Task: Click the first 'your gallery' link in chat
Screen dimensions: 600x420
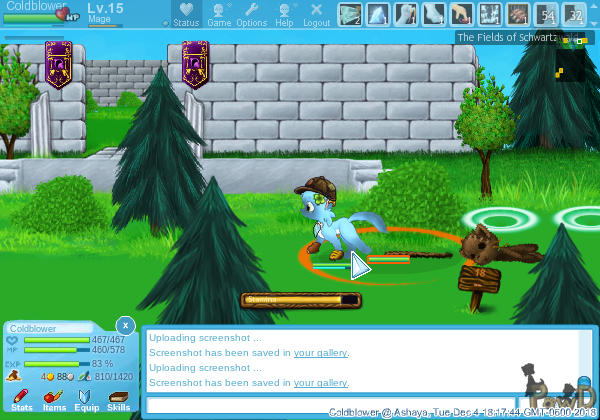Action: pyautogui.click(x=320, y=352)
